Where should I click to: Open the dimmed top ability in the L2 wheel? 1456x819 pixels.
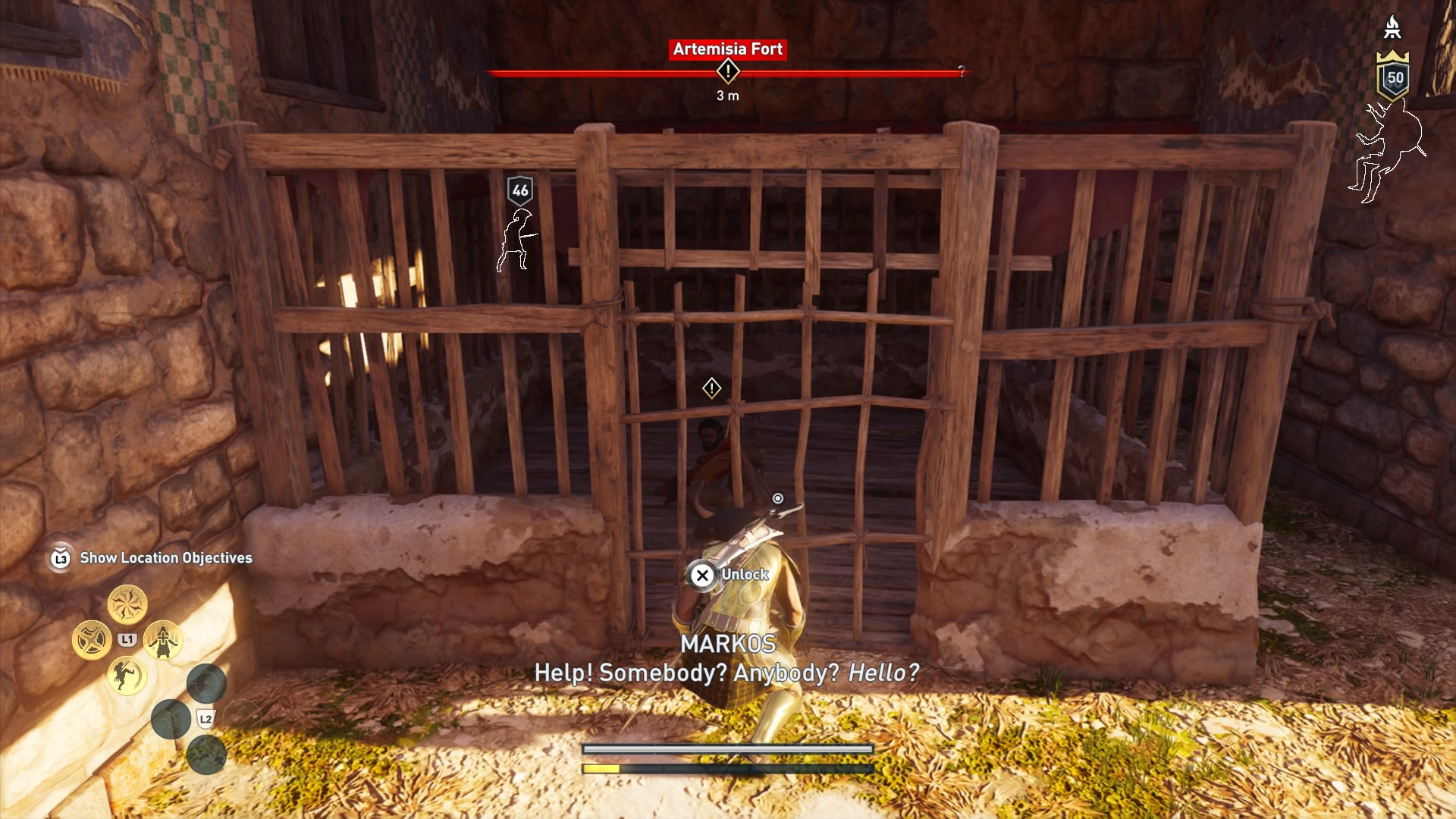[x=206, y=683]
